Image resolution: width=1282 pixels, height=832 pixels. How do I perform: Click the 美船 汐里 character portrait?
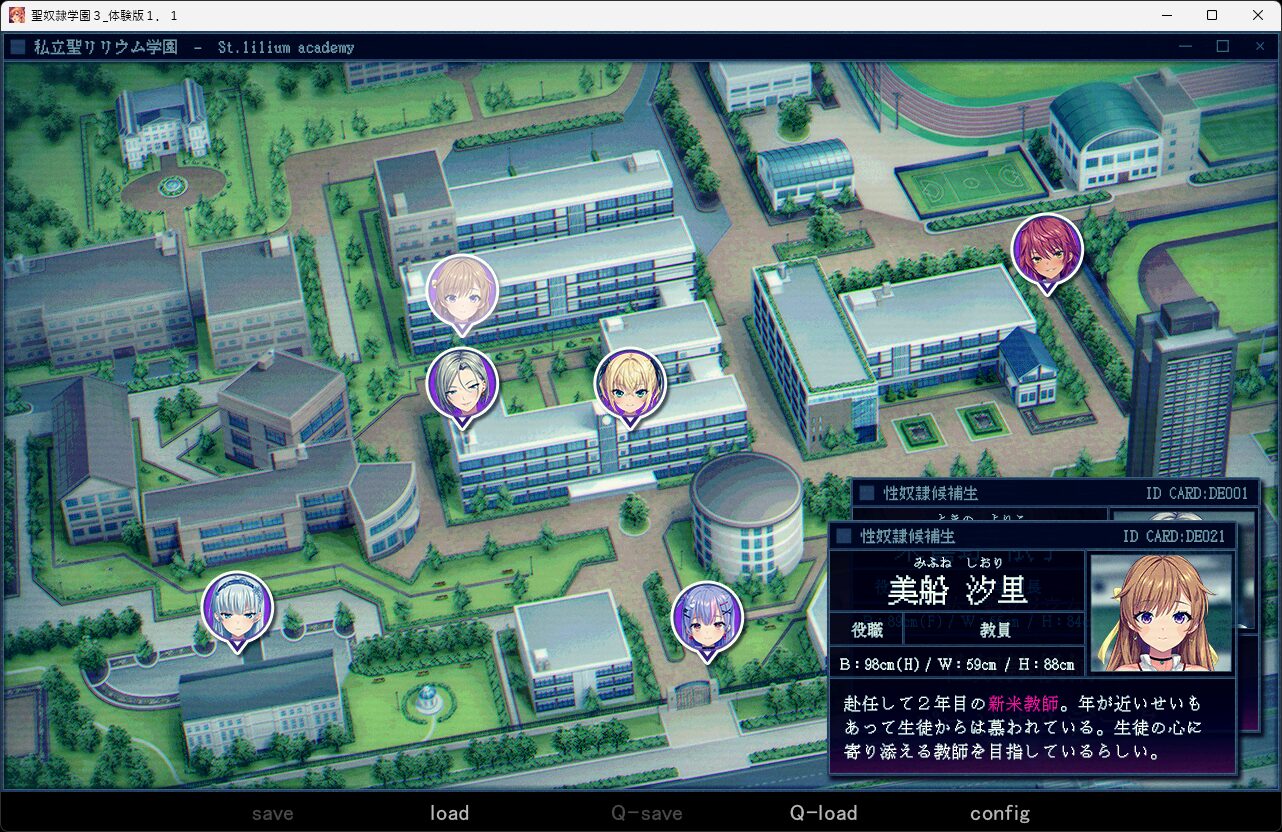point(1160,612)
